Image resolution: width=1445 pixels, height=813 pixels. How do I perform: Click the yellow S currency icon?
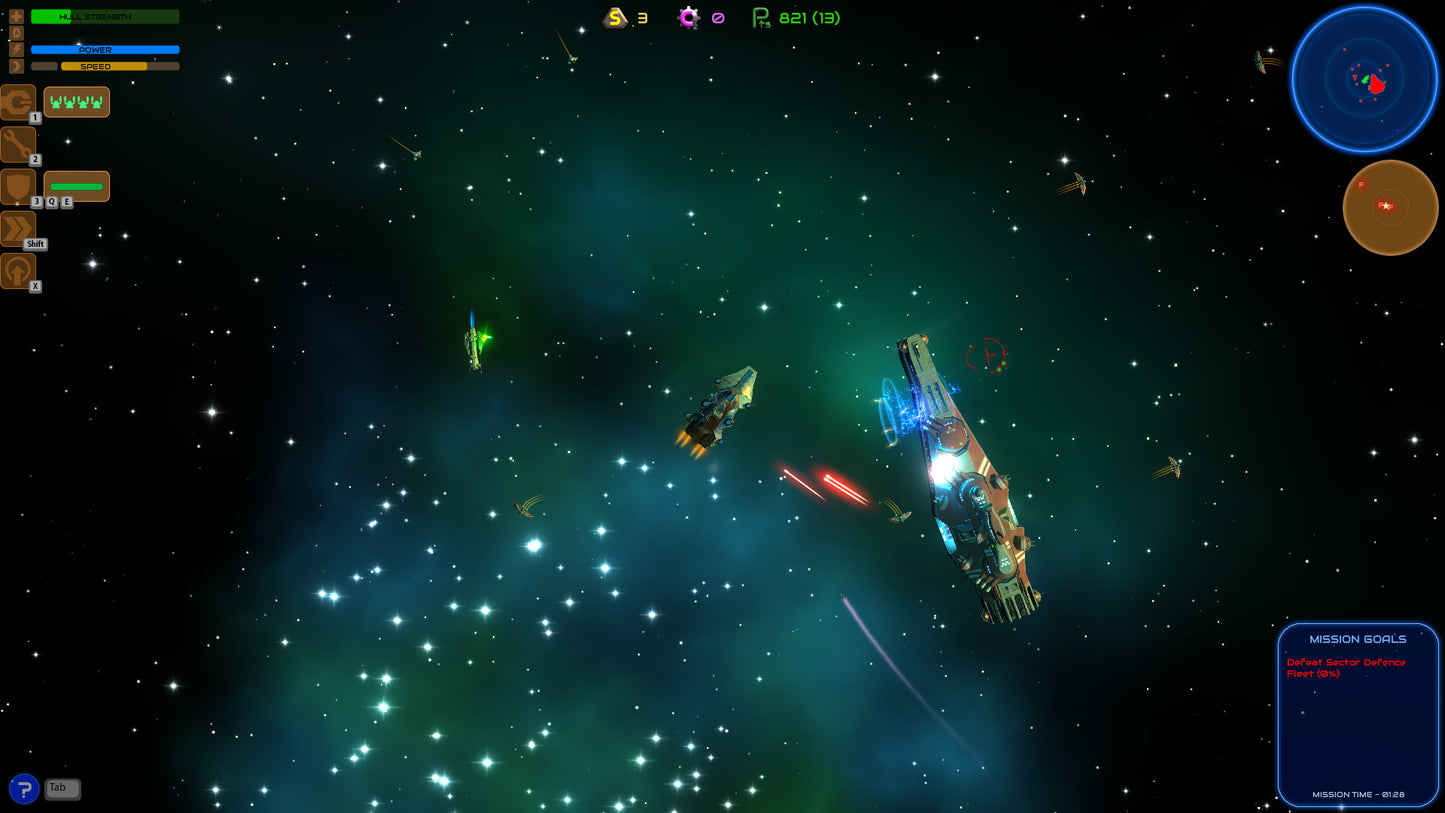[613, 17]
